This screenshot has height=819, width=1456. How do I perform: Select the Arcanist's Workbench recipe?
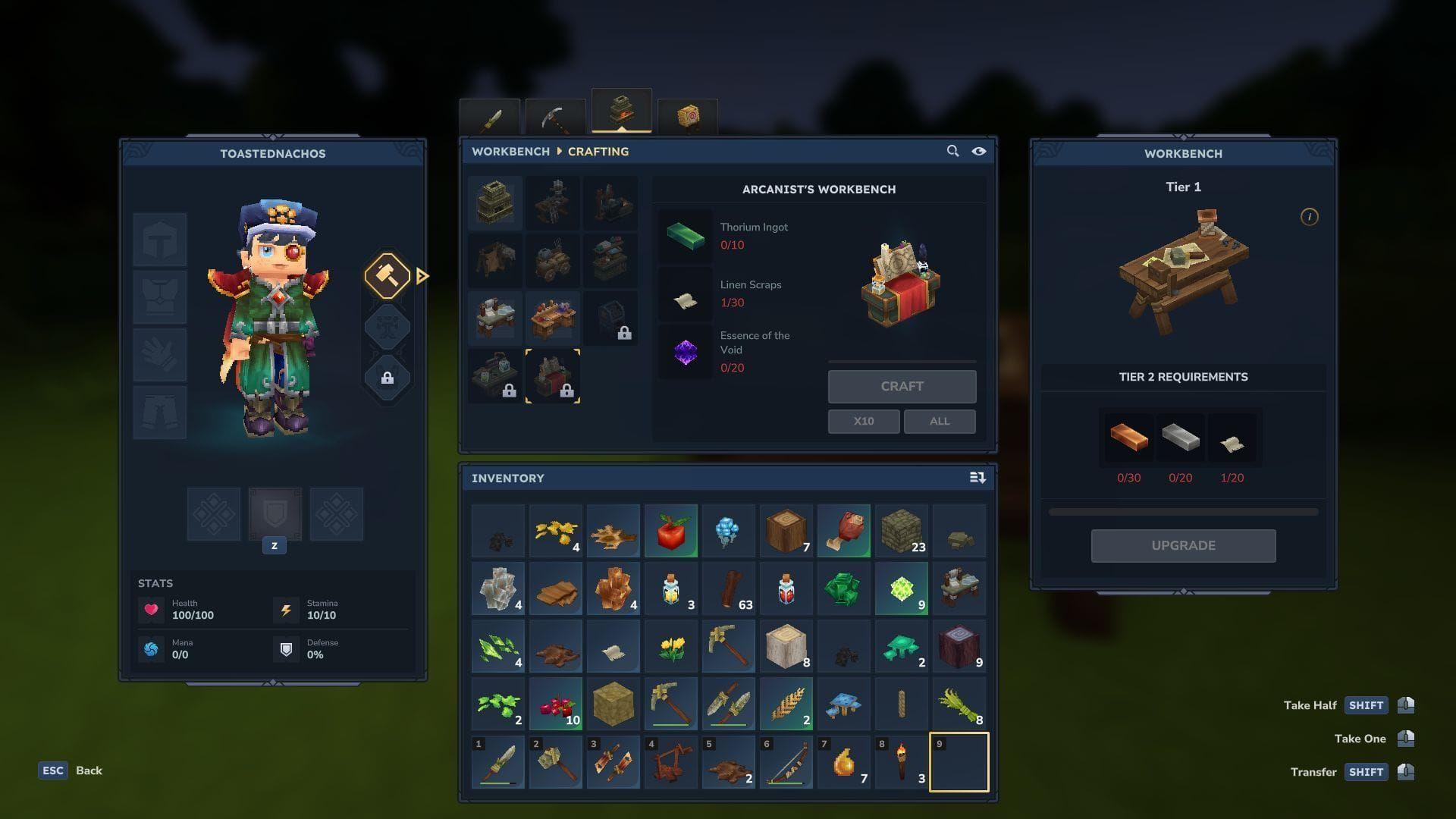coord(553,376)
